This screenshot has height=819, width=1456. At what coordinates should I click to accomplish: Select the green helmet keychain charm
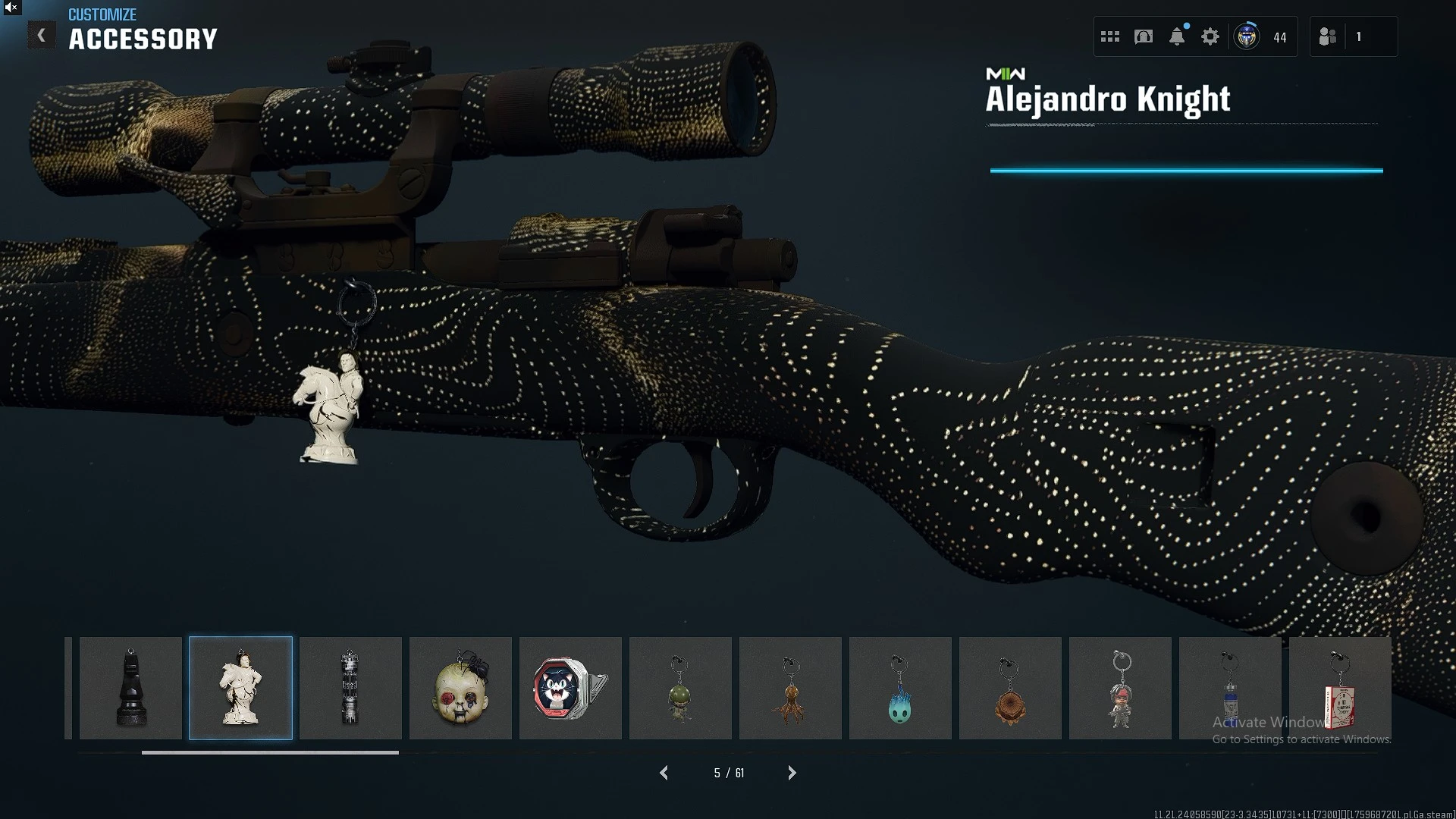[680, 688]
